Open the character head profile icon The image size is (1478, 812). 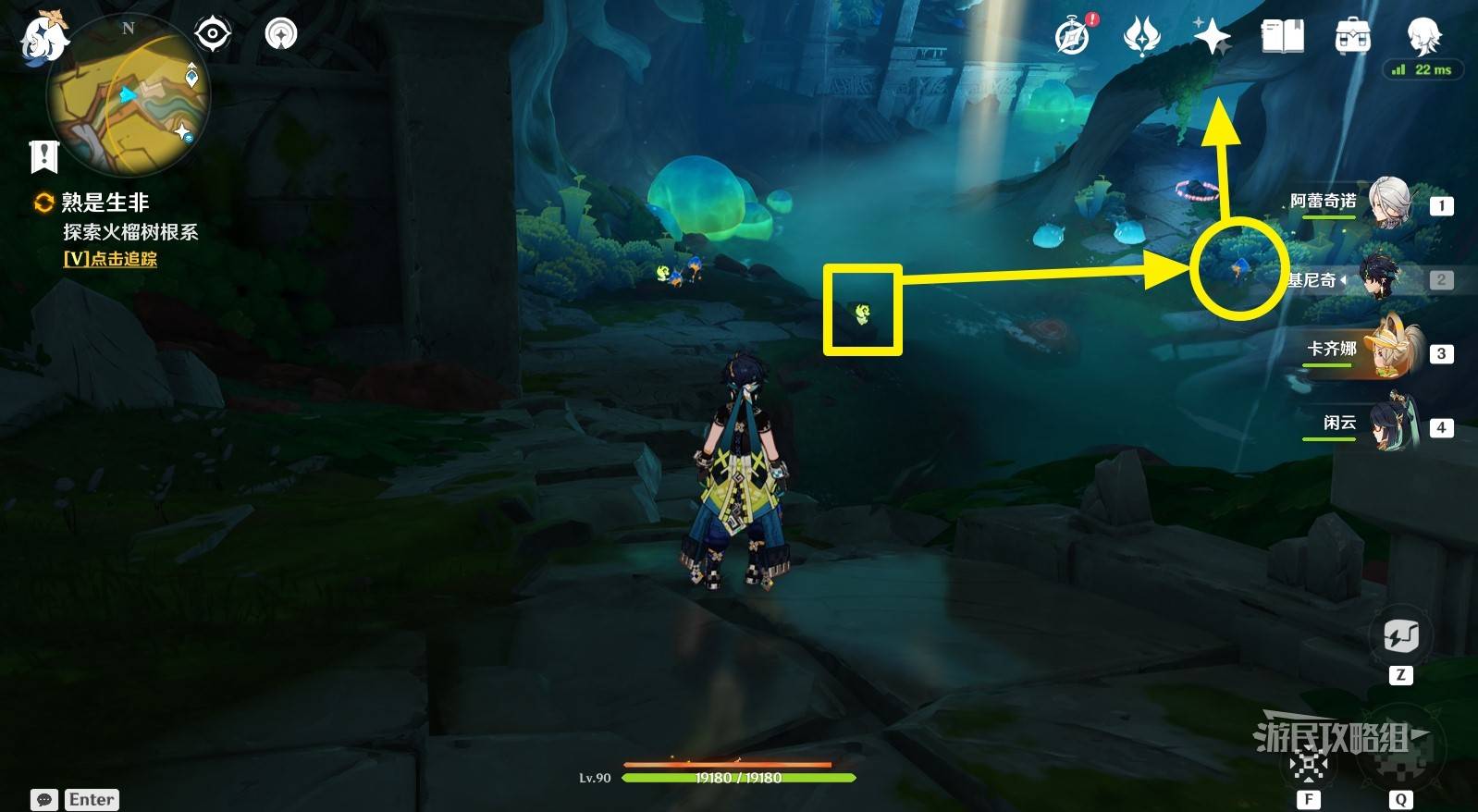pyautogui.click(x=1423, y=35)
